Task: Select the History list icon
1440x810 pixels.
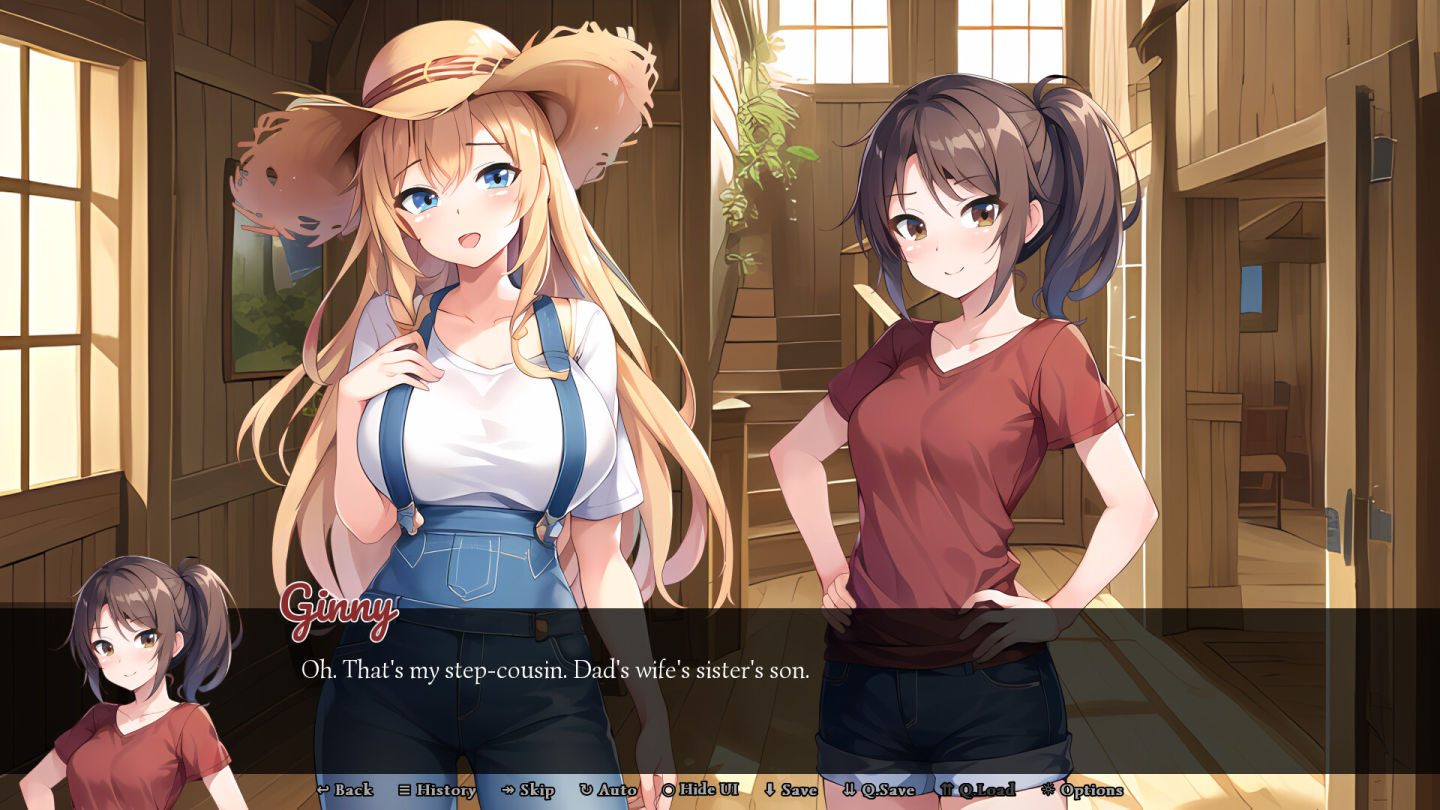Action: pyautogui.click(x=404, y=790)
